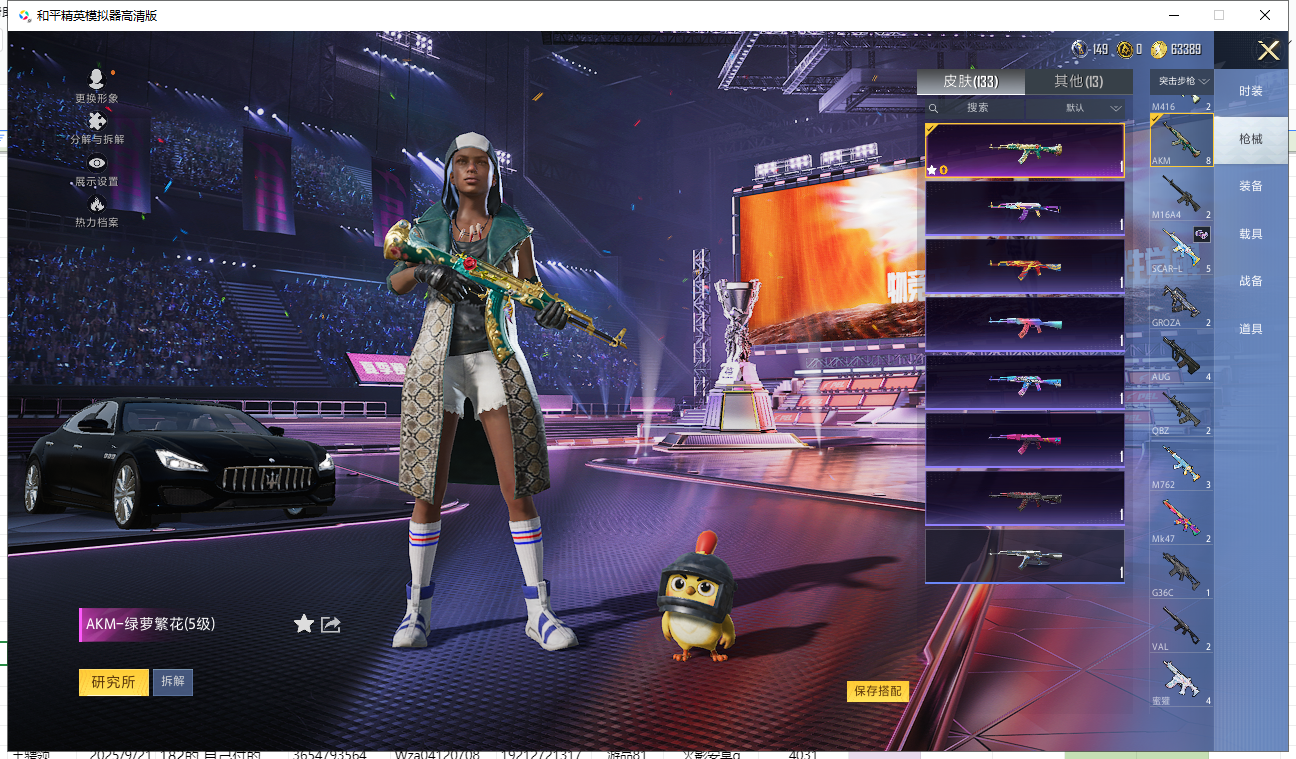This screenshot has width=1296, height=759.
Task: Click the 拆解 button
Action: click(x=172, y=682)
